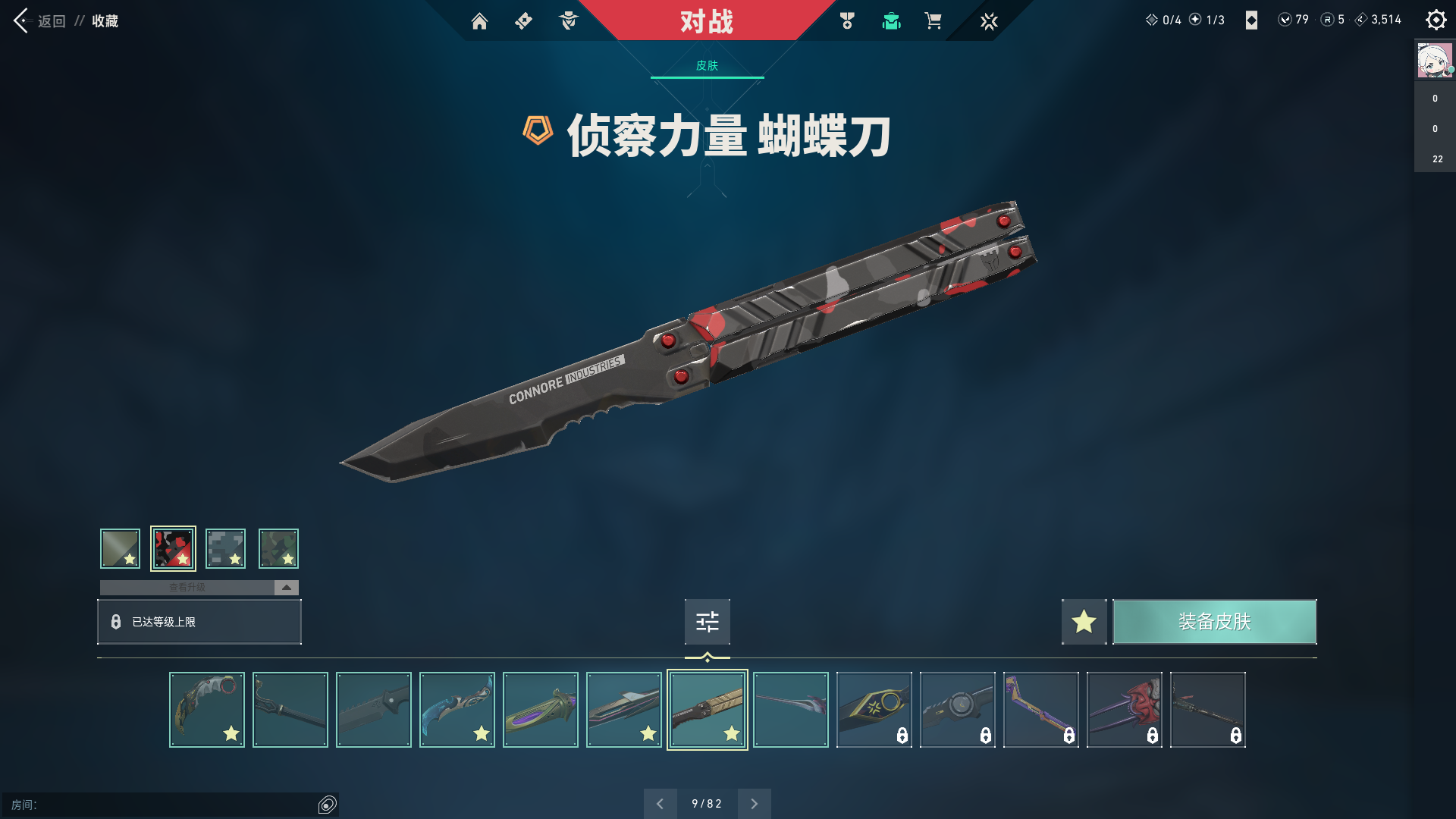Open the Settings gear icon

(x=1436, y=20)
